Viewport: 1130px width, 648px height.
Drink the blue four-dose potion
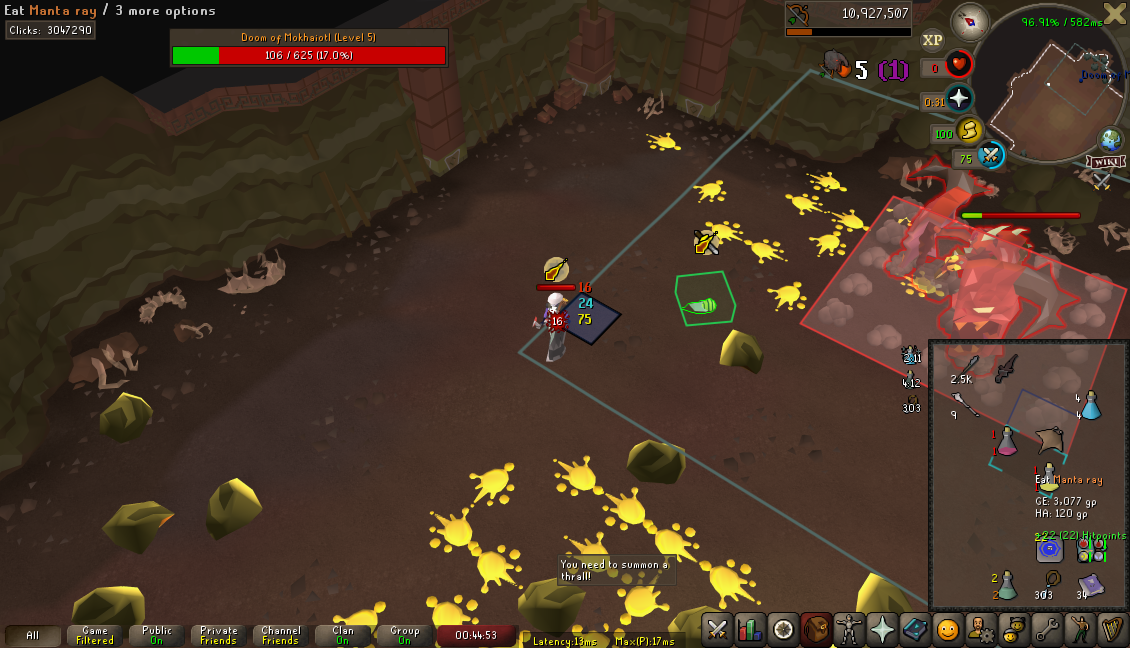[x=1091, y=404]
